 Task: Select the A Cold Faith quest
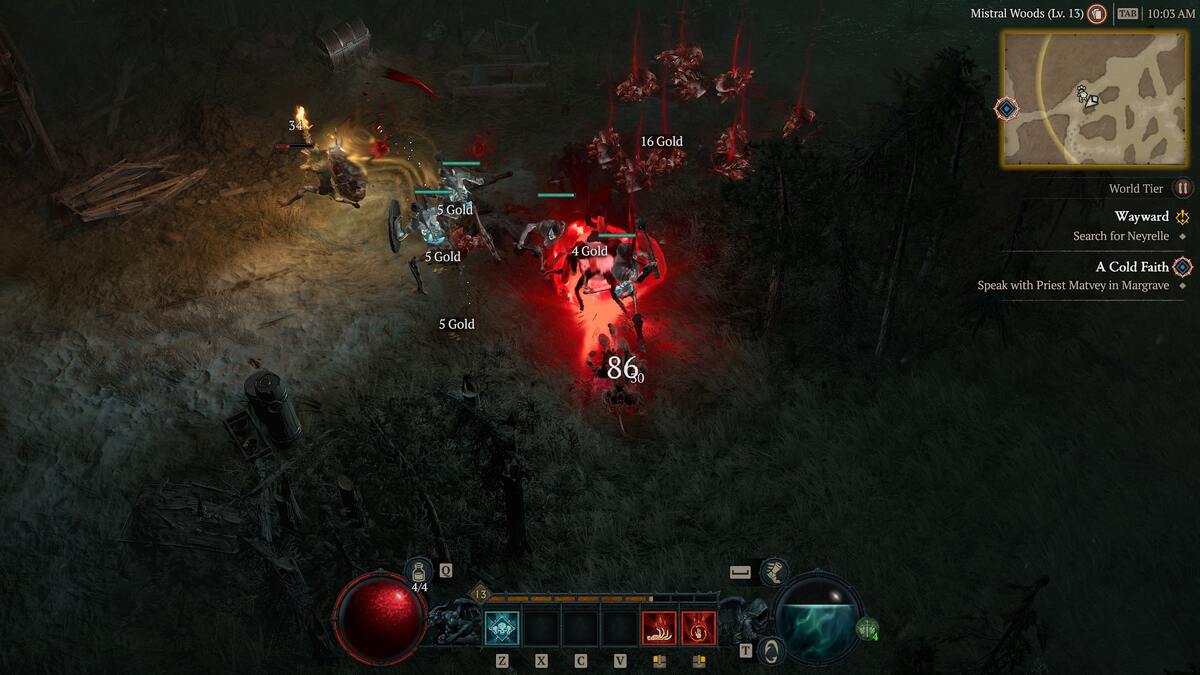coord(1132,267)
